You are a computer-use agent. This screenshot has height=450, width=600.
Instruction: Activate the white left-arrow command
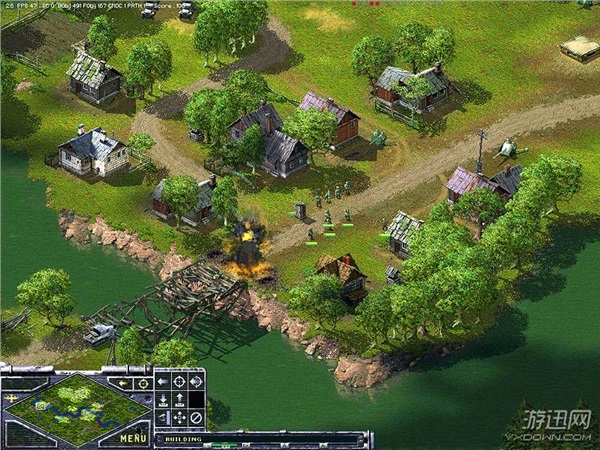point(163,381)
